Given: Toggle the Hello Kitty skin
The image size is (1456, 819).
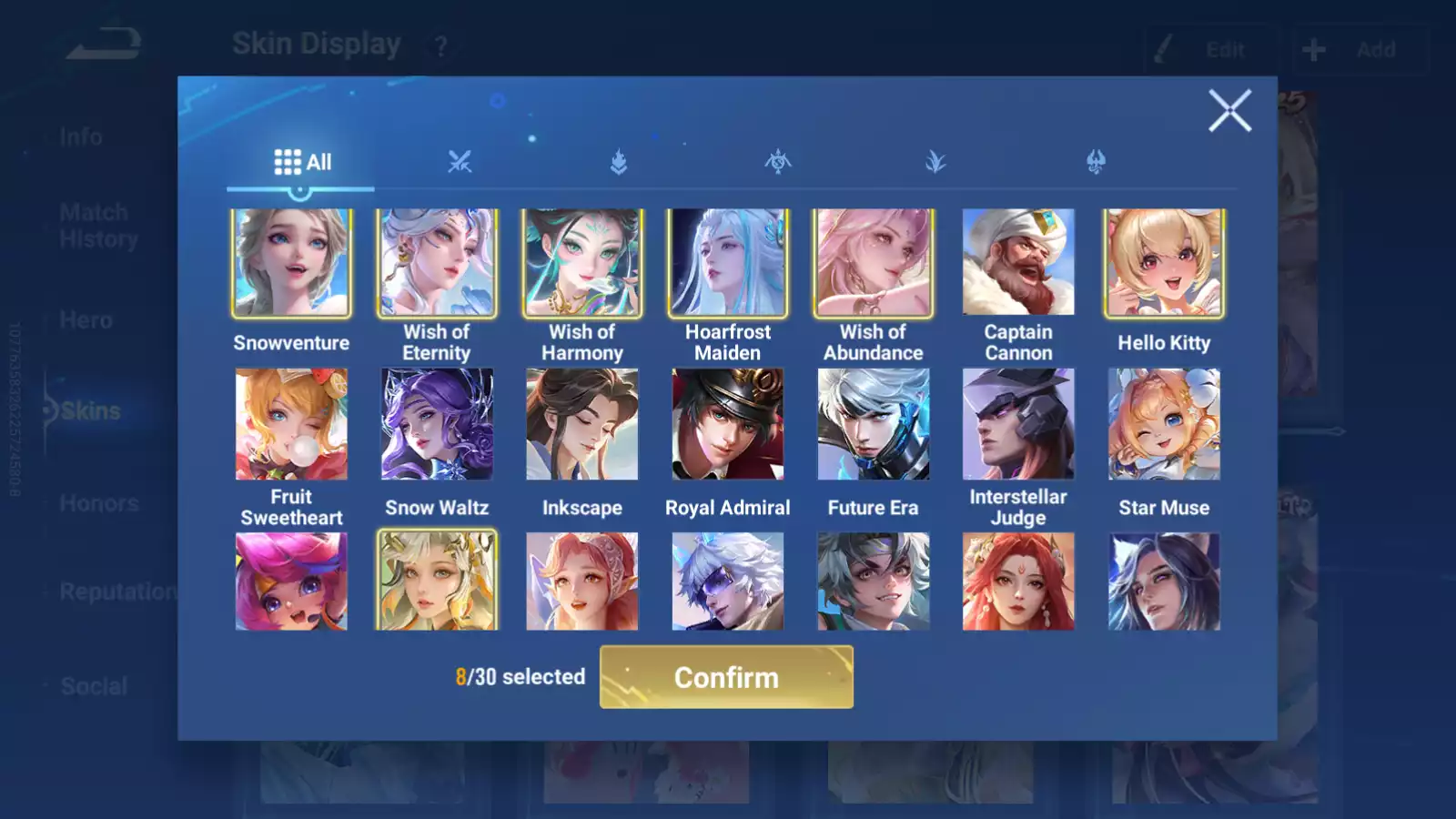Looking at the screenshot, I should coord(1164,263).
